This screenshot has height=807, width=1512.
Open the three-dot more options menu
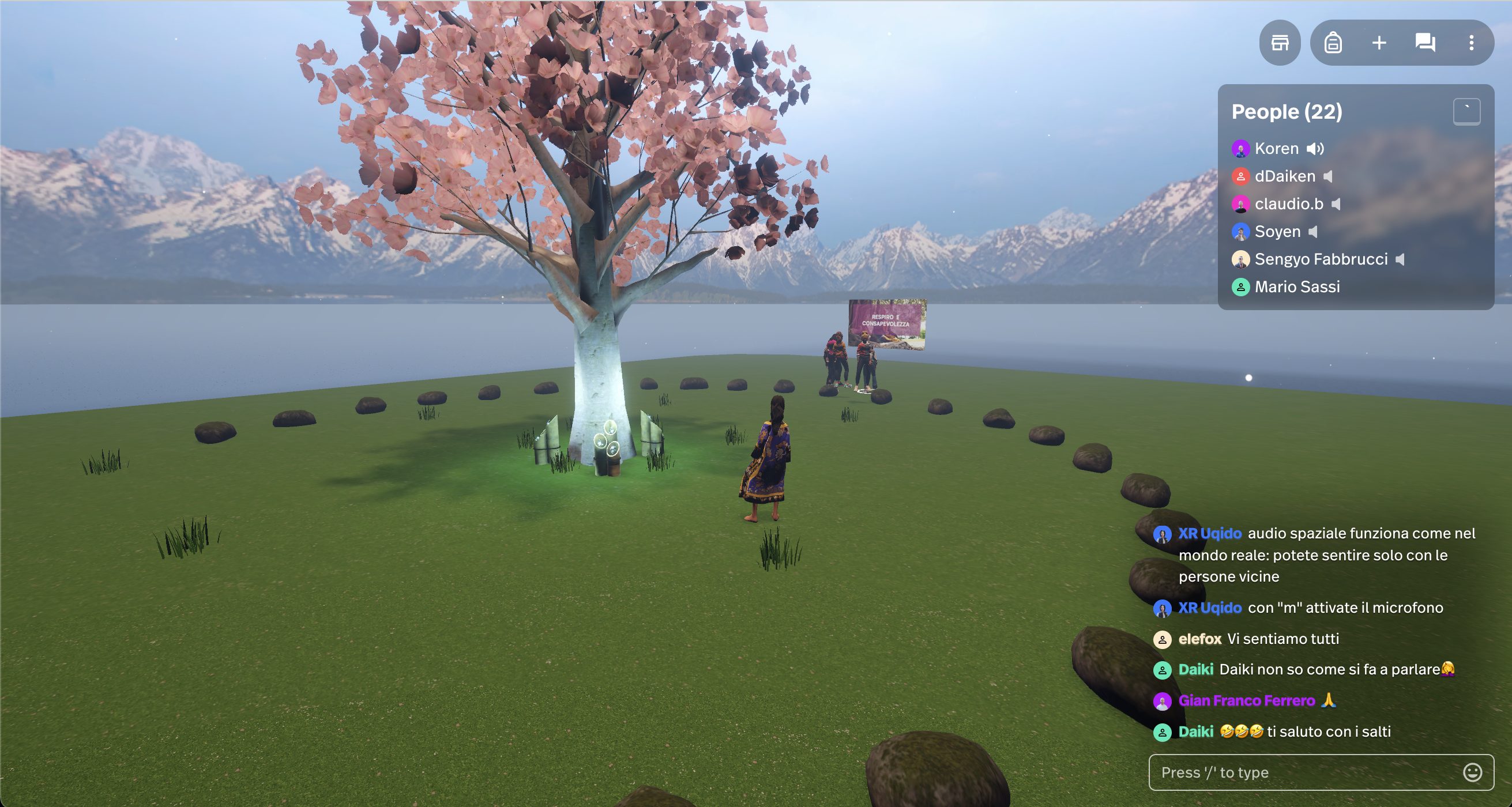click(x=1471, y=43)
